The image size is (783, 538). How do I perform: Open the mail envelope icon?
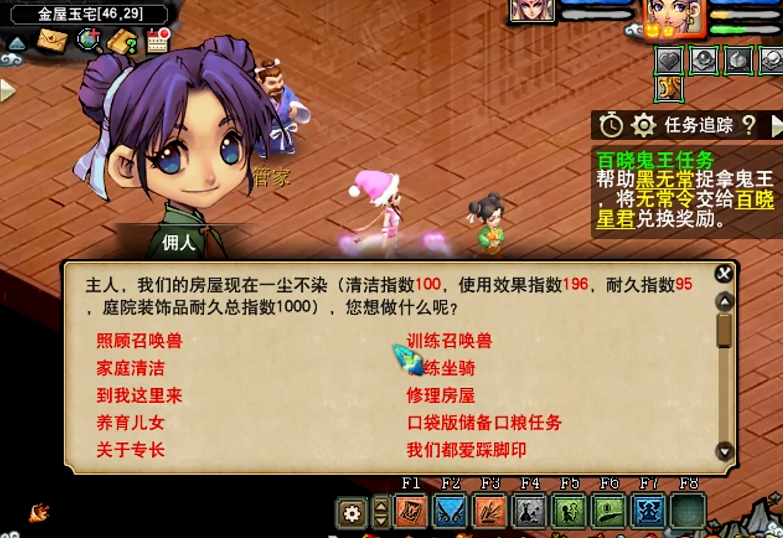[52, 41]
